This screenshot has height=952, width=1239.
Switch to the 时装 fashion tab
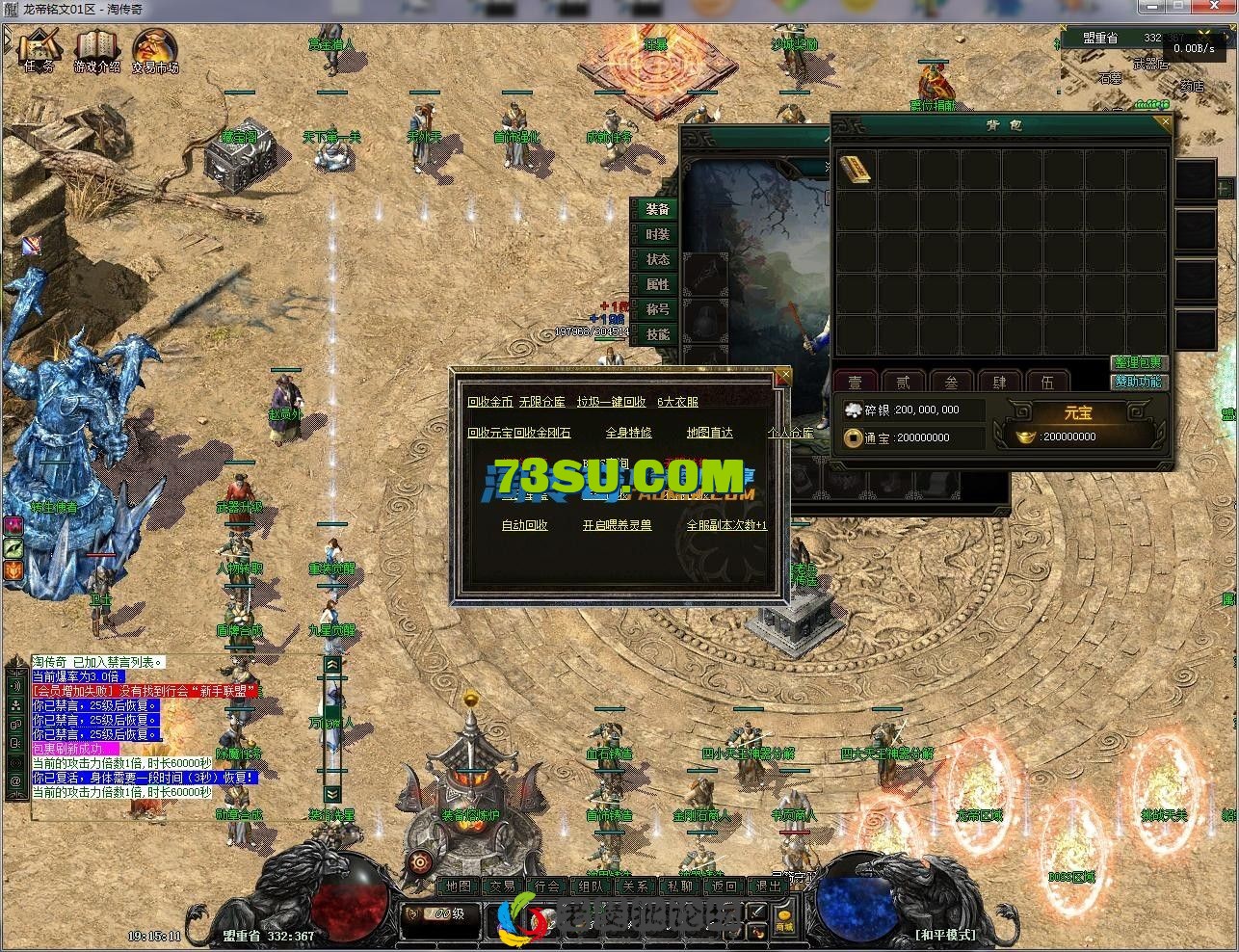(x=658, y=235)
